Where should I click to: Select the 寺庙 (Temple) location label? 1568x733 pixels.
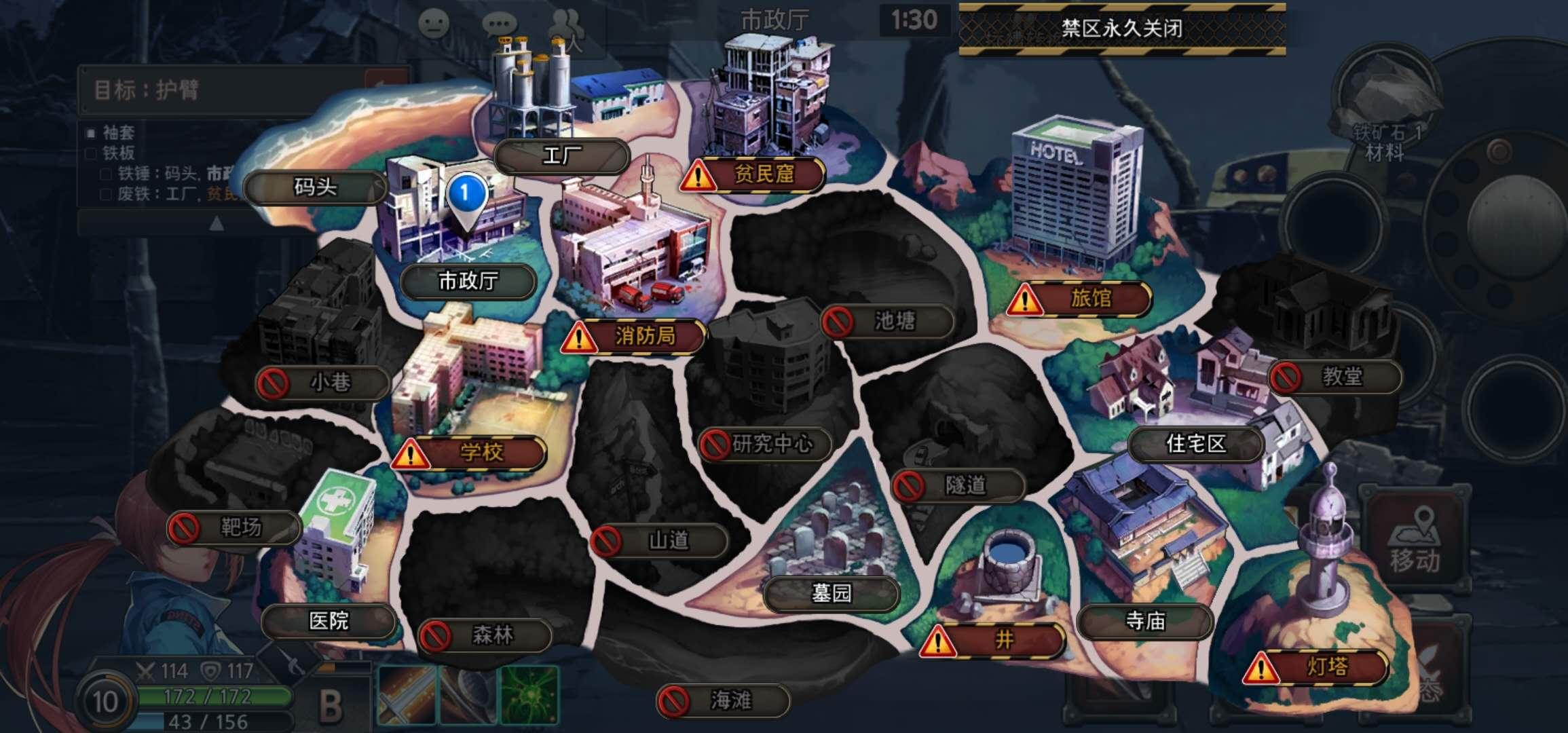(1144, 621)
